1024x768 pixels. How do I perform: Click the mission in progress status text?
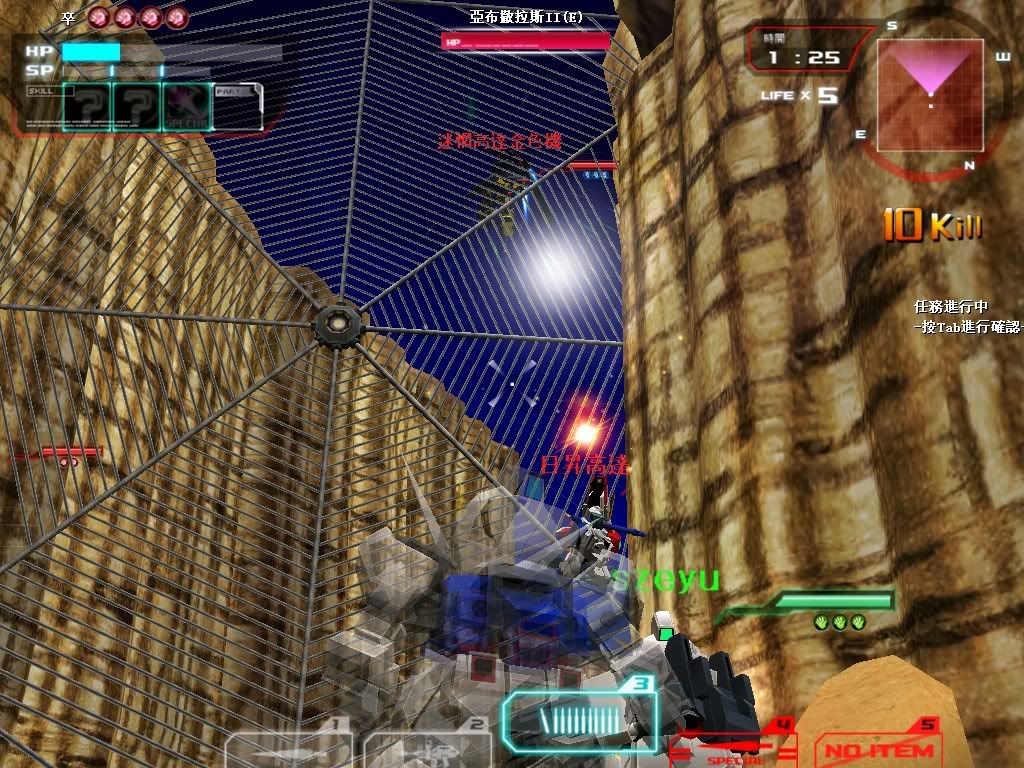click(950, 308)
